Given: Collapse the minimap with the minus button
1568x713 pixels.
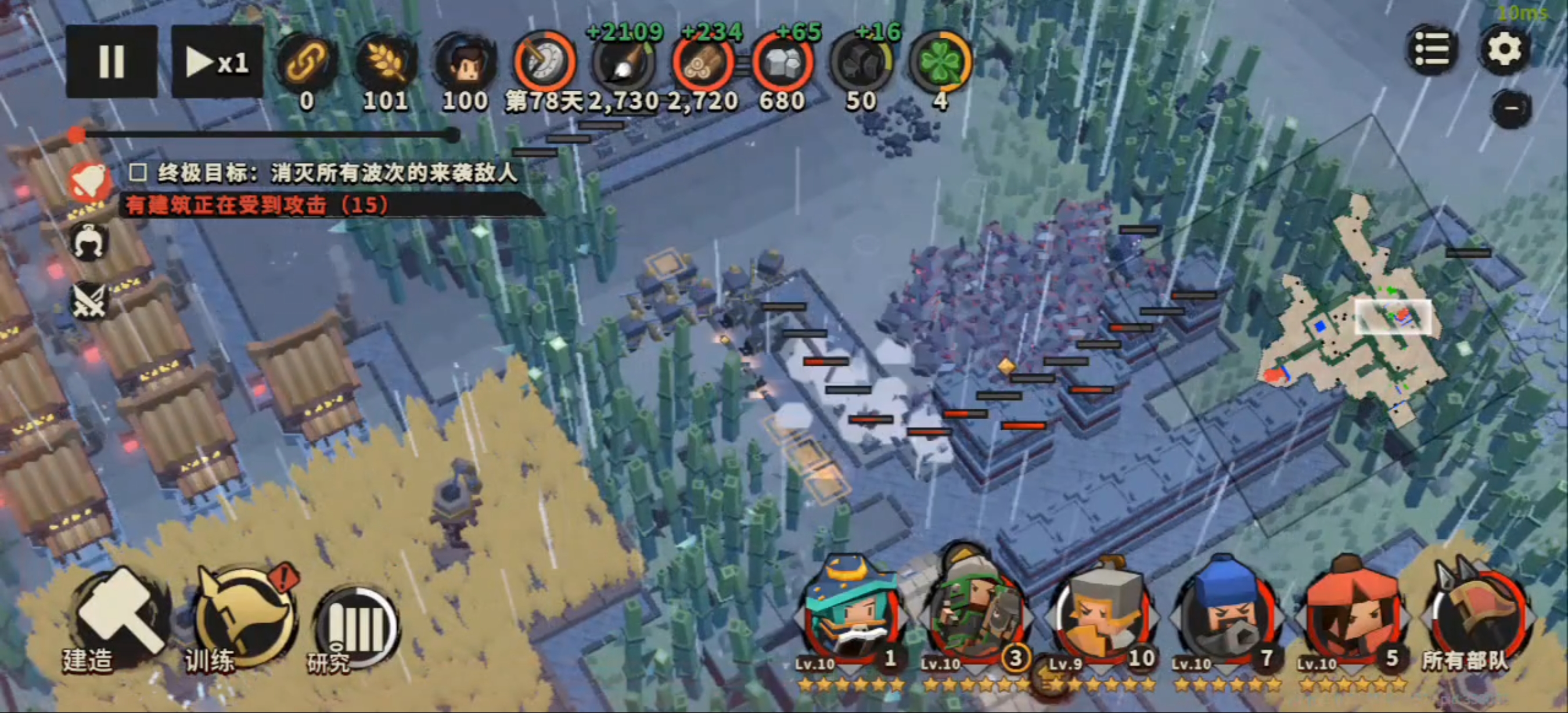Looking at the screenshot, I should coord(1512,109).
